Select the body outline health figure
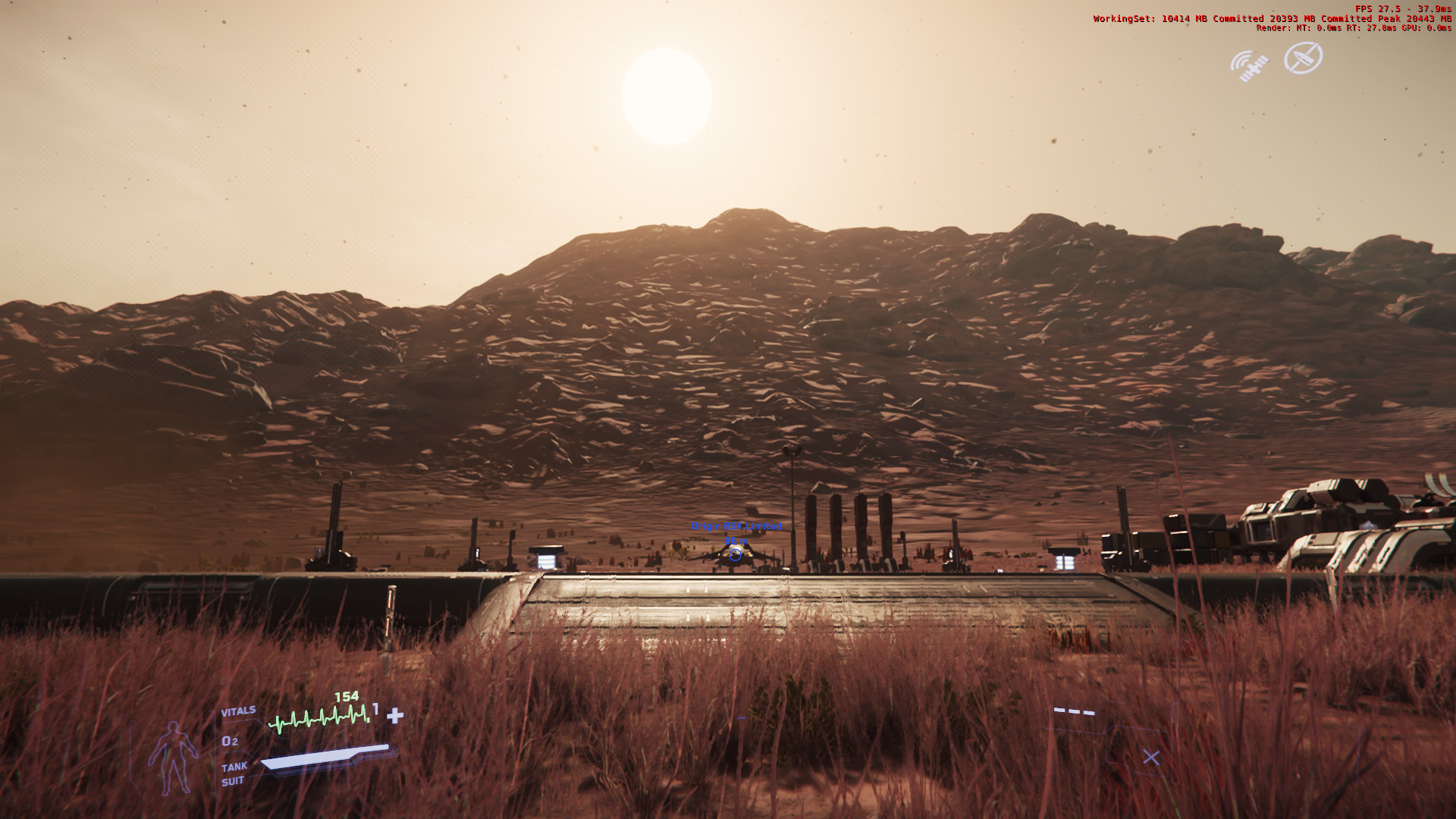 [x=174, y=756]
